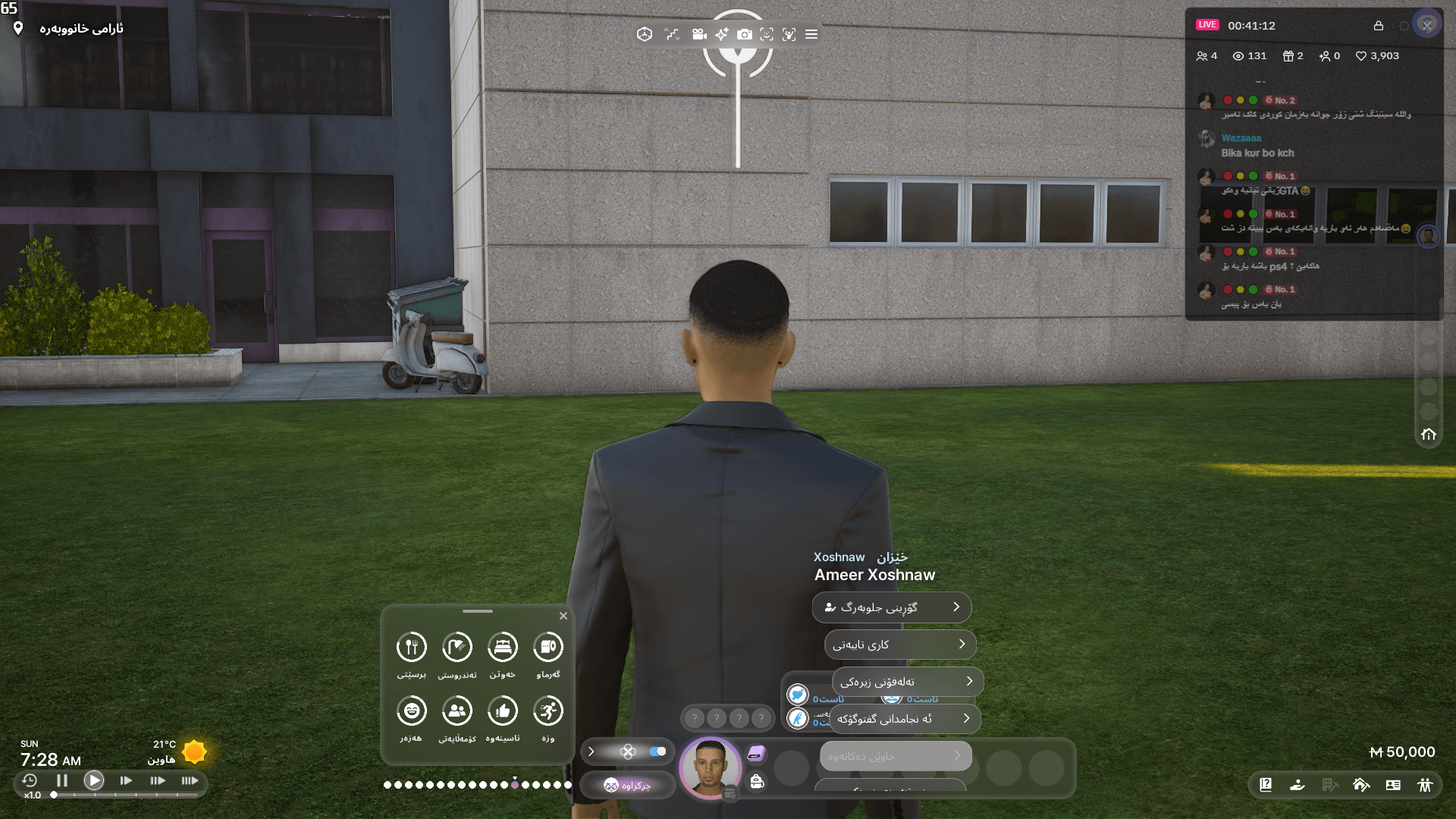The height and width of the screenshot is (819, 1456).
Task: Open build mode with the house-hammer icon
Action: click(x=1362, y=786)
